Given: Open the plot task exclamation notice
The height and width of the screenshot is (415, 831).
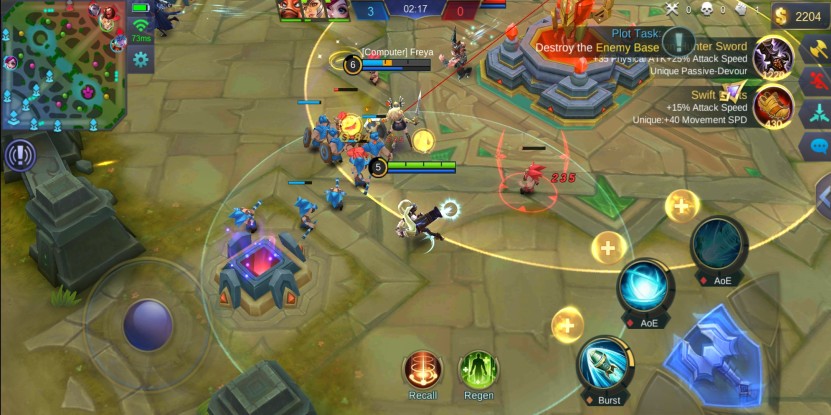Looking at the screenshot, I should (x=679, y=41).
